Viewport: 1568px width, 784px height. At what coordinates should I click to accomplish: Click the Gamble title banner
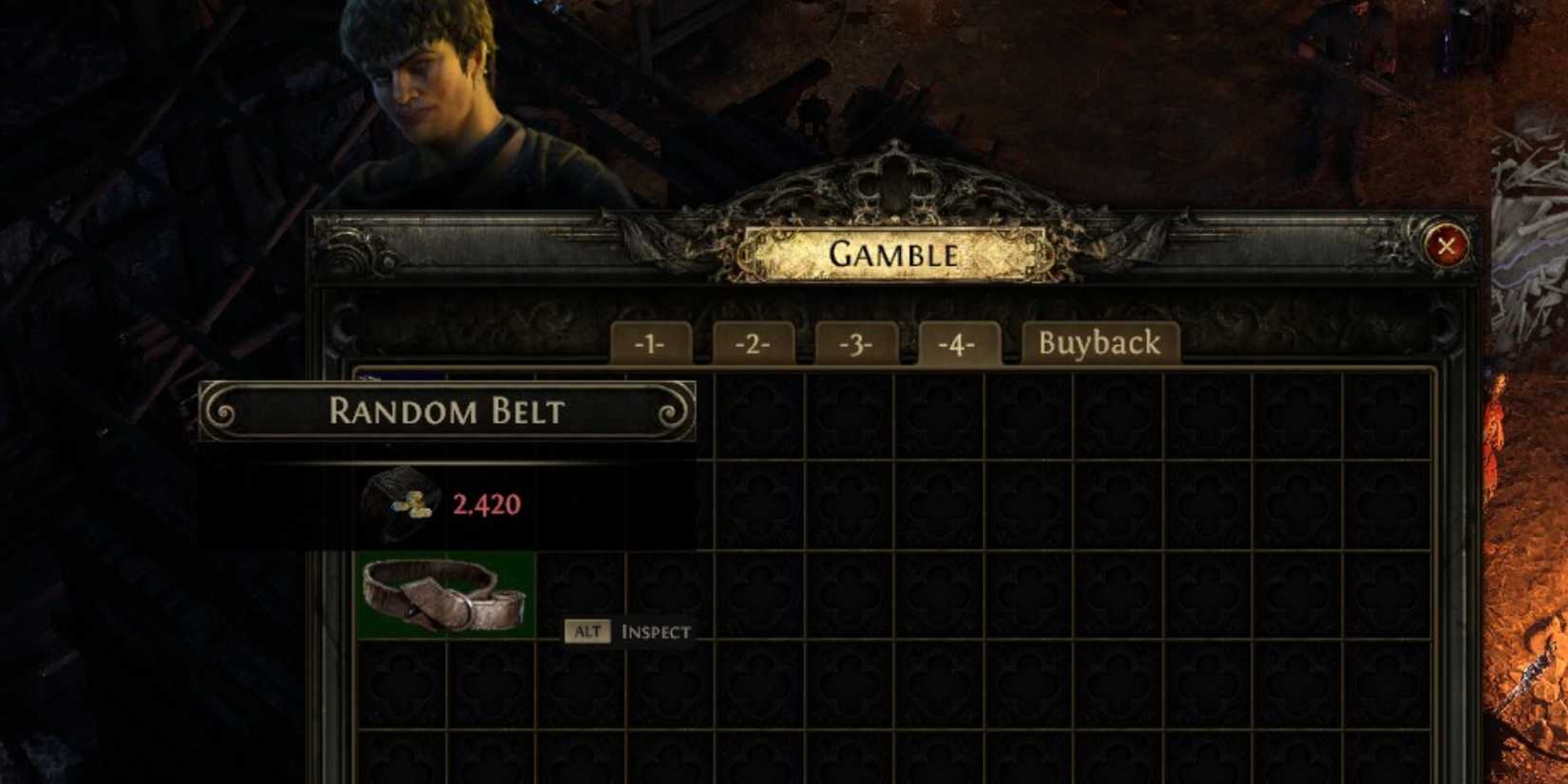pos(893,254)
